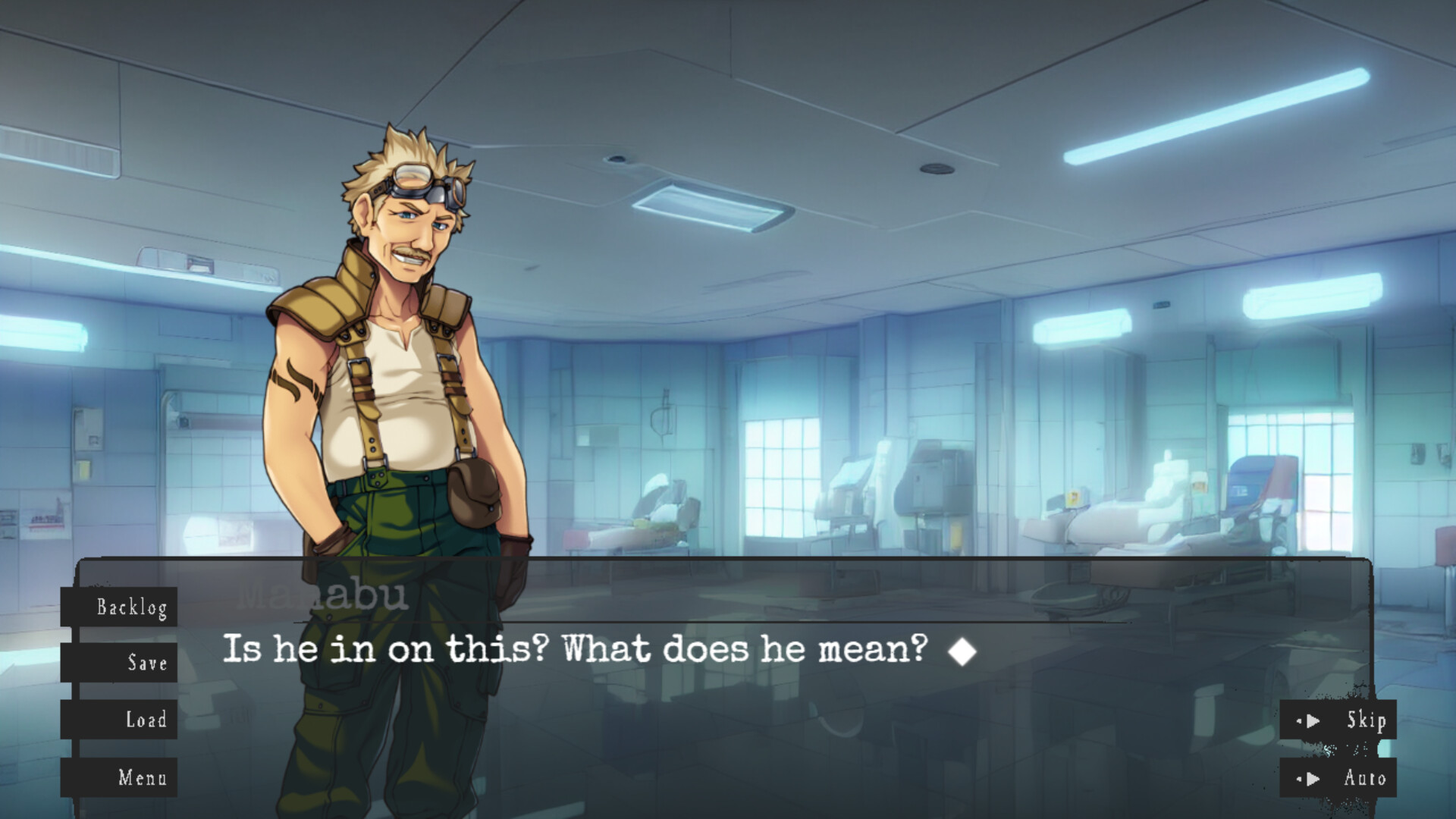The height and width of the screenshot is (819, 1456).
Task: Click the Auto label icon block
Action: click(x=1364, y=777)
